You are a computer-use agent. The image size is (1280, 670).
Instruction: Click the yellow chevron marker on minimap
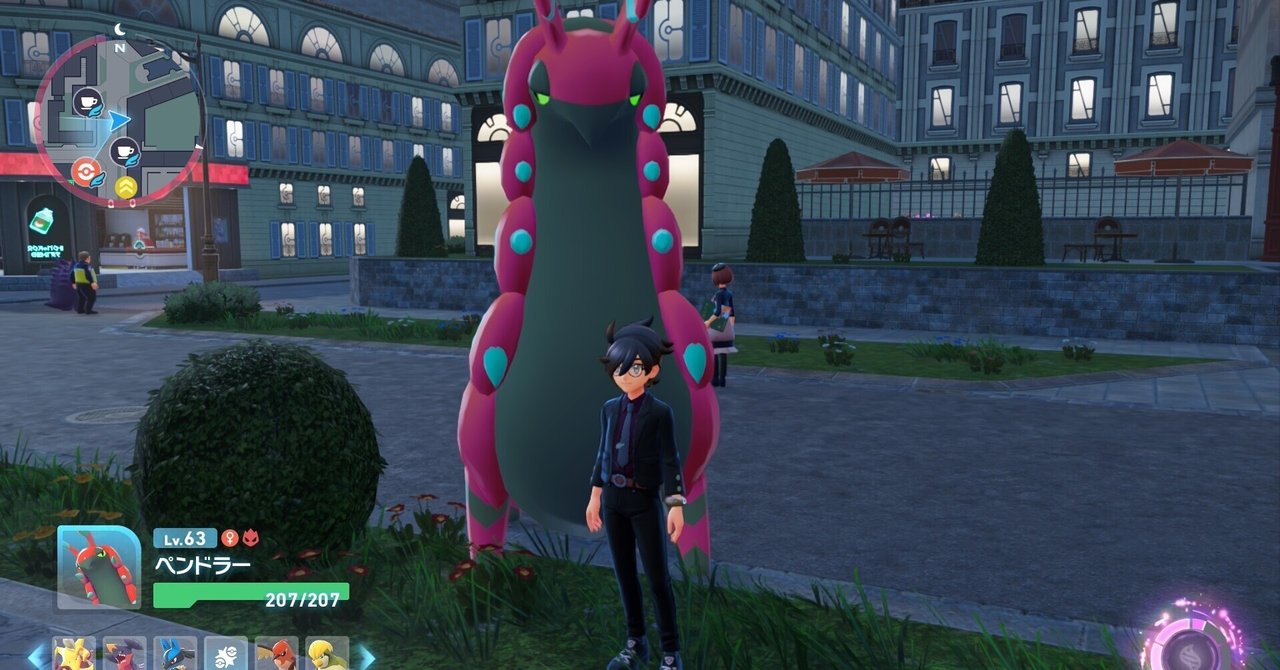[x=126, y=187]
